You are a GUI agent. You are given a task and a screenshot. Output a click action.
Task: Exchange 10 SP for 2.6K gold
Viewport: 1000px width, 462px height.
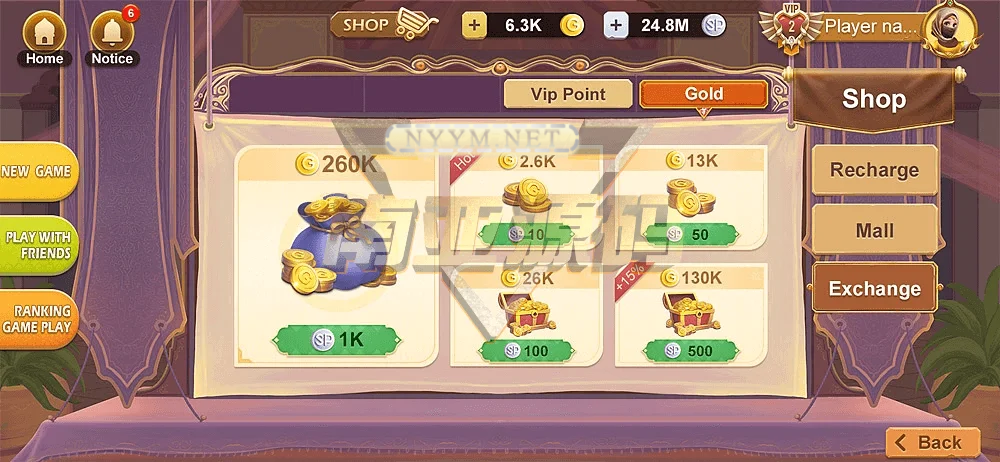pos(525,234)
